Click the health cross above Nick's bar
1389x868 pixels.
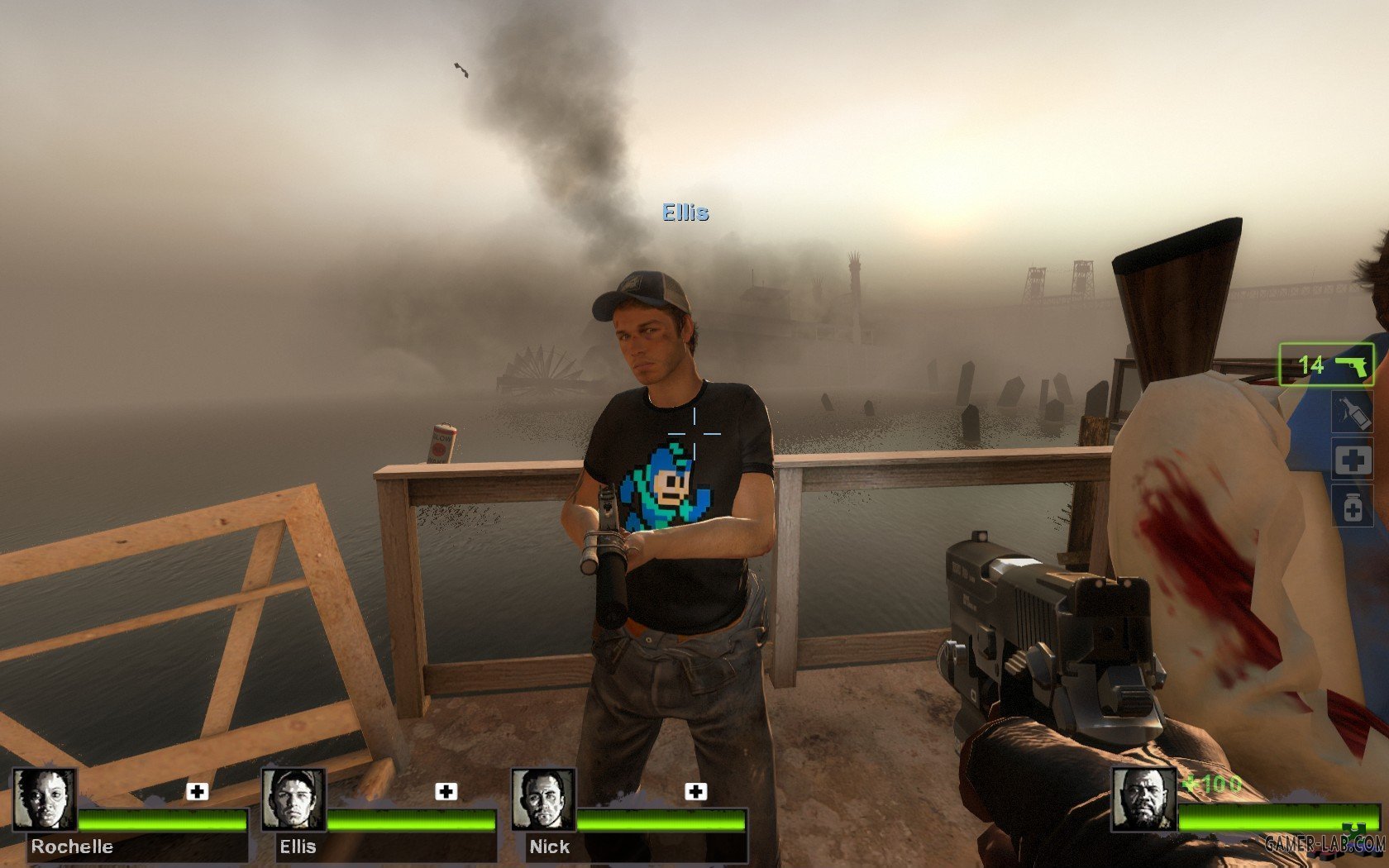tap(694, 793)
